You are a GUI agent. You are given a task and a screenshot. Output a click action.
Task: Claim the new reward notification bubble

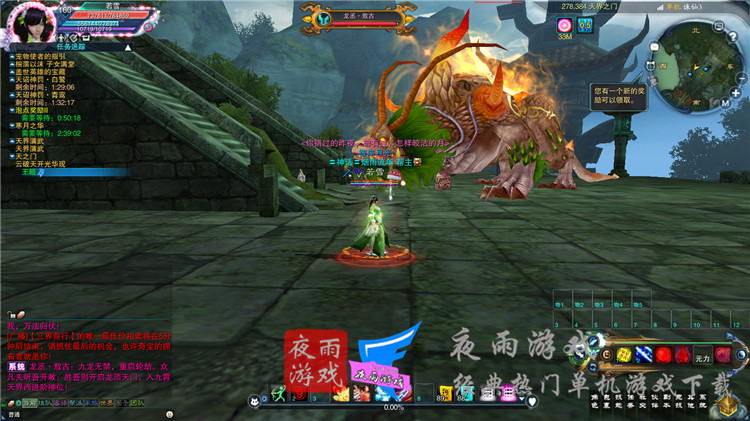pyautogui.click(x=616, y=94)
